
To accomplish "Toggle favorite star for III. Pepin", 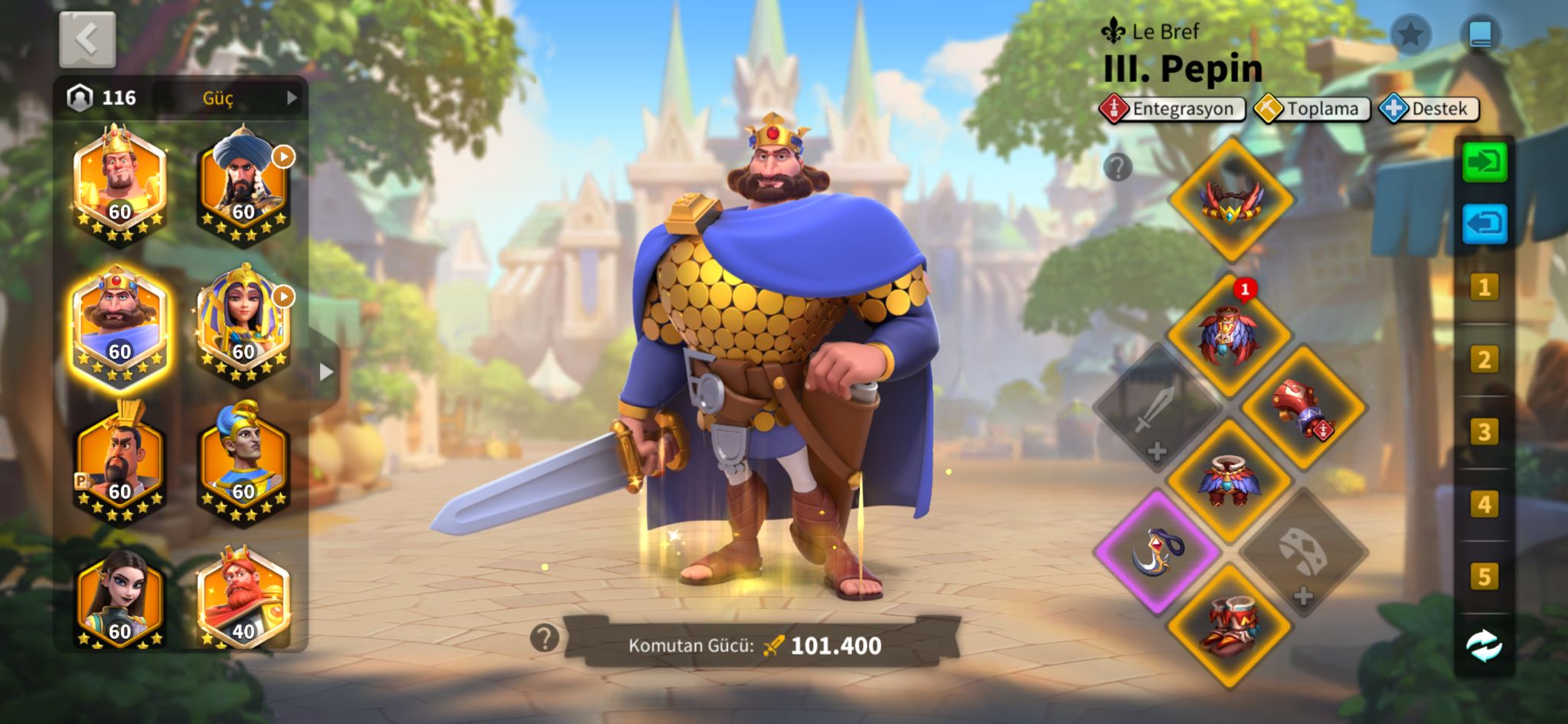I will 1410,34.
